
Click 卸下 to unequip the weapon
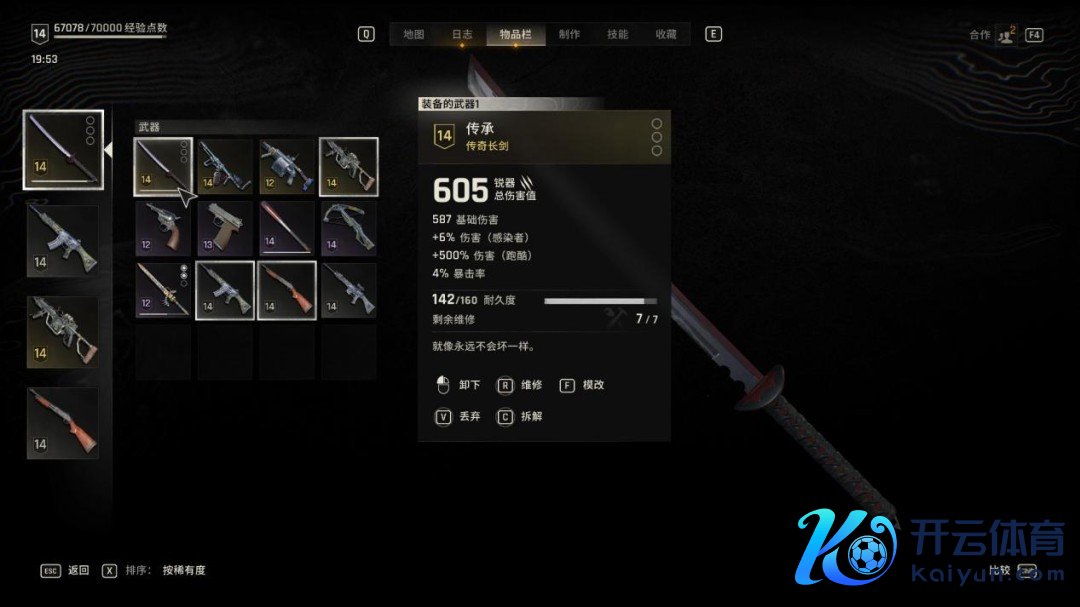coord(460,385)
